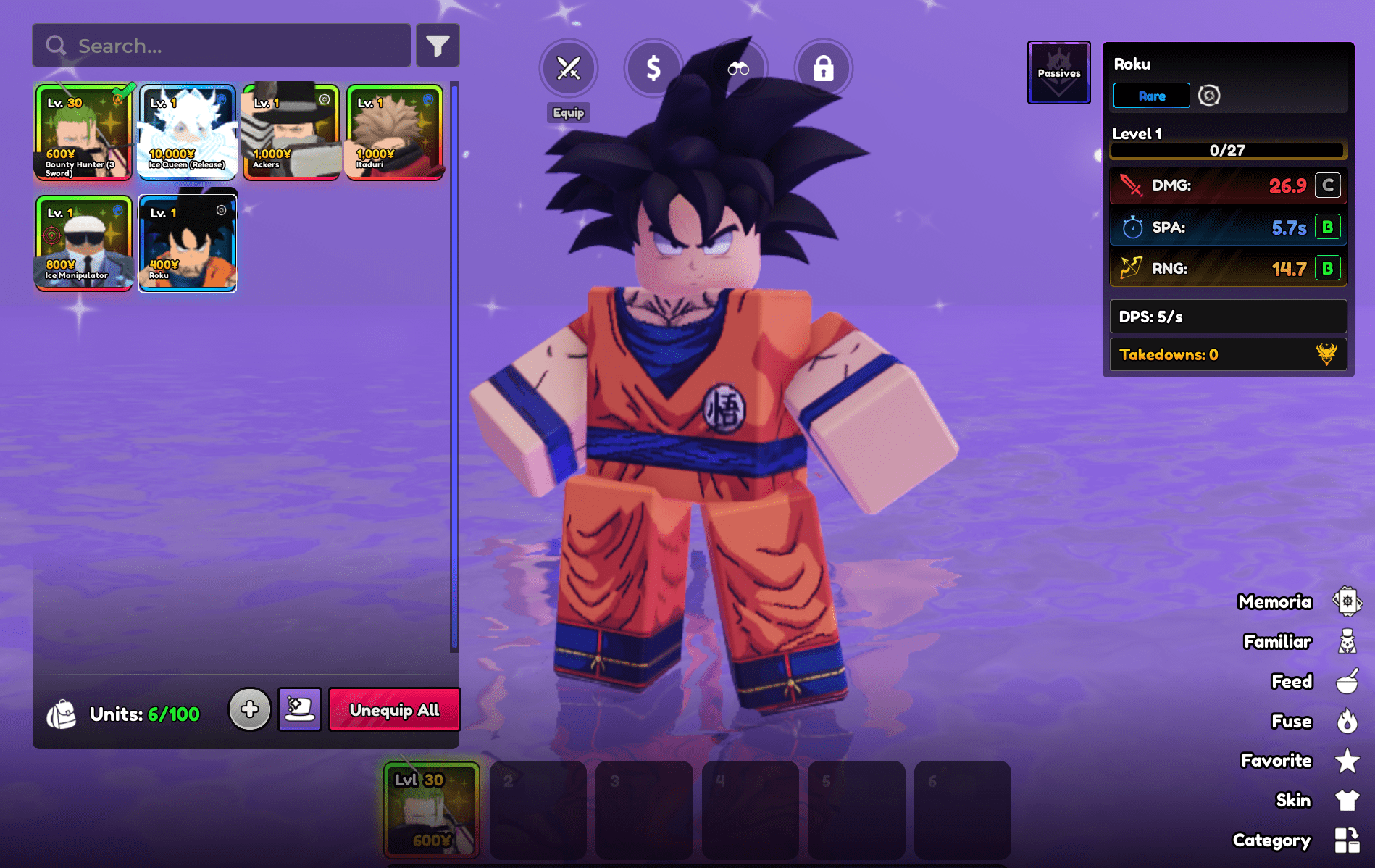This screenshot has width=1375, height=868.
Task: Click the binoculars inspect icon
Action: click(739, 68)
